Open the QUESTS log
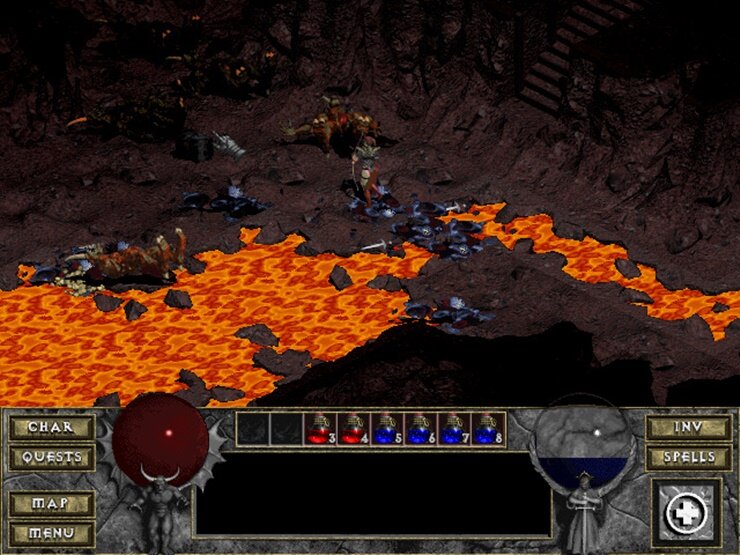Screen dimensions: 740x555 coord(52,458)
